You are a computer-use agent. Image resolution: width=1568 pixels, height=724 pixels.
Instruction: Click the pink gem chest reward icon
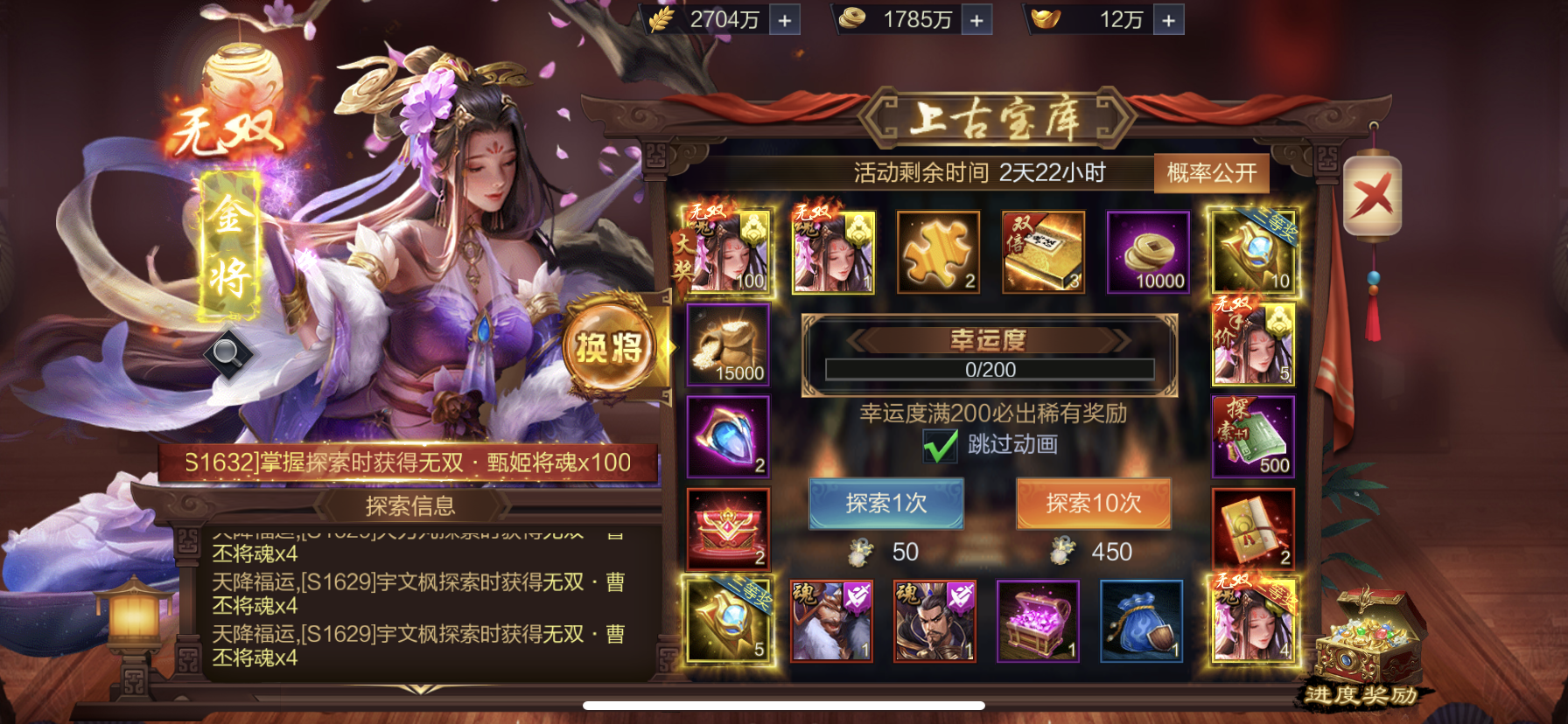pos(1038,621)
